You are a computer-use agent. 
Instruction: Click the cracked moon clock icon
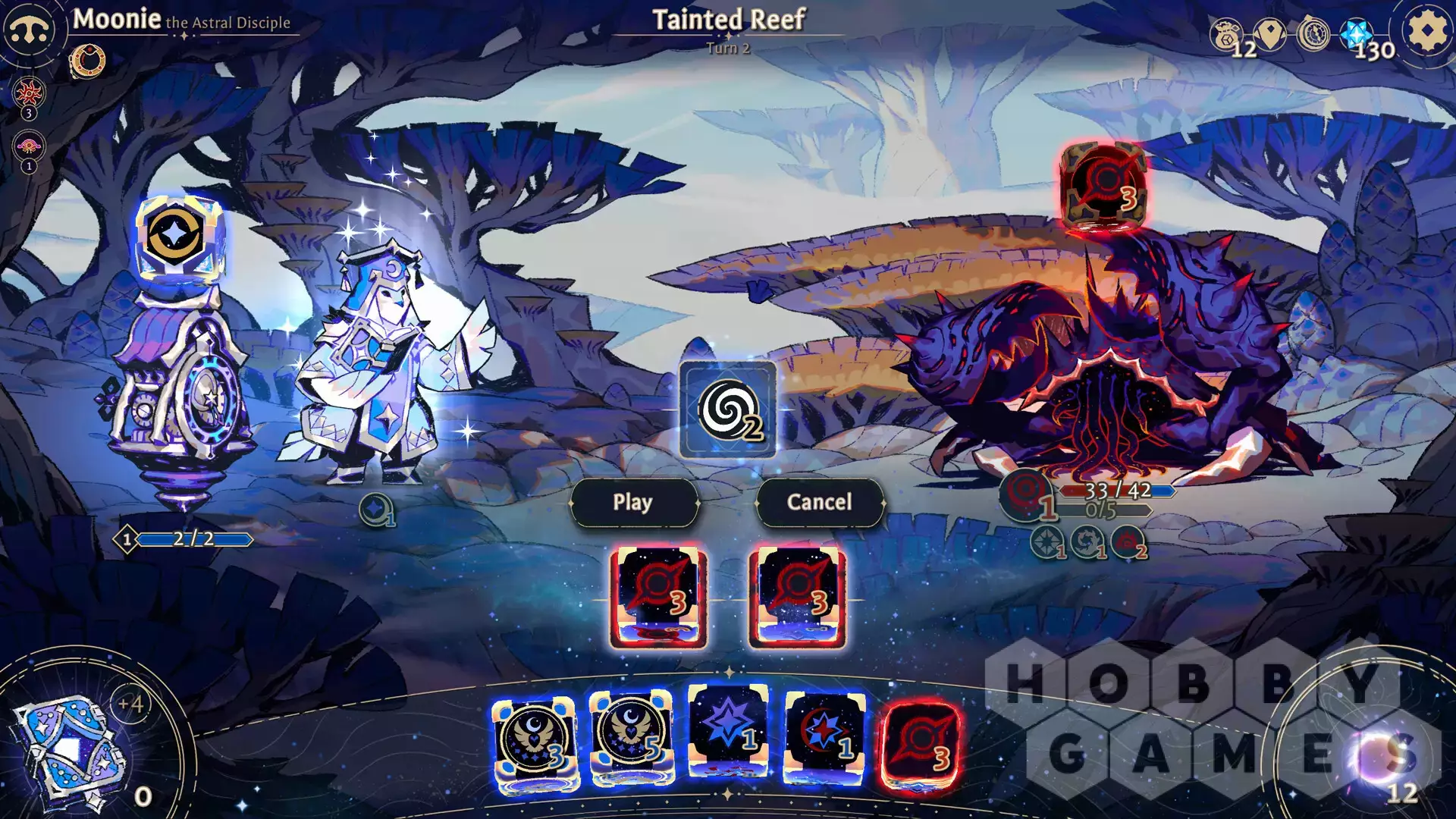point(1313,34)
